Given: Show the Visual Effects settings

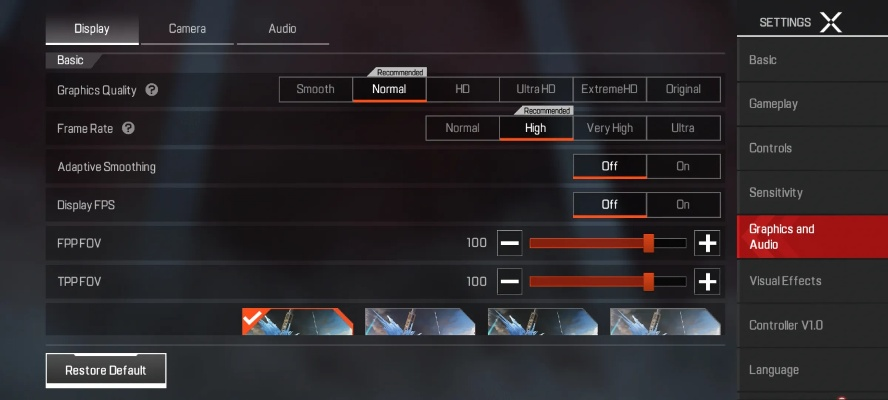Looking at the screenshot, I should 812,281.
